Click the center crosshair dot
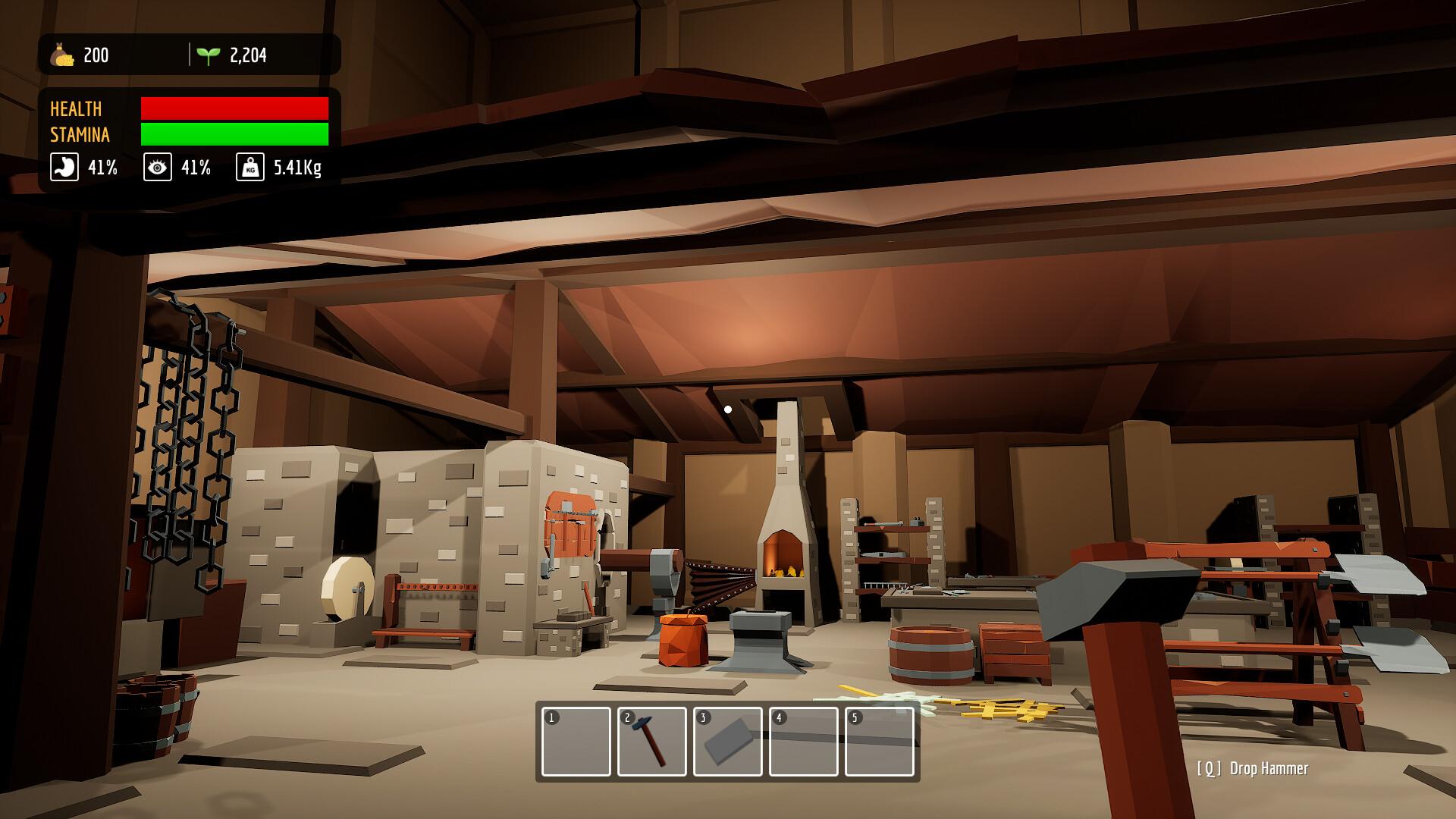This screenshot has height=819, width=1456. pyautogui.click(x=730, y=408)
